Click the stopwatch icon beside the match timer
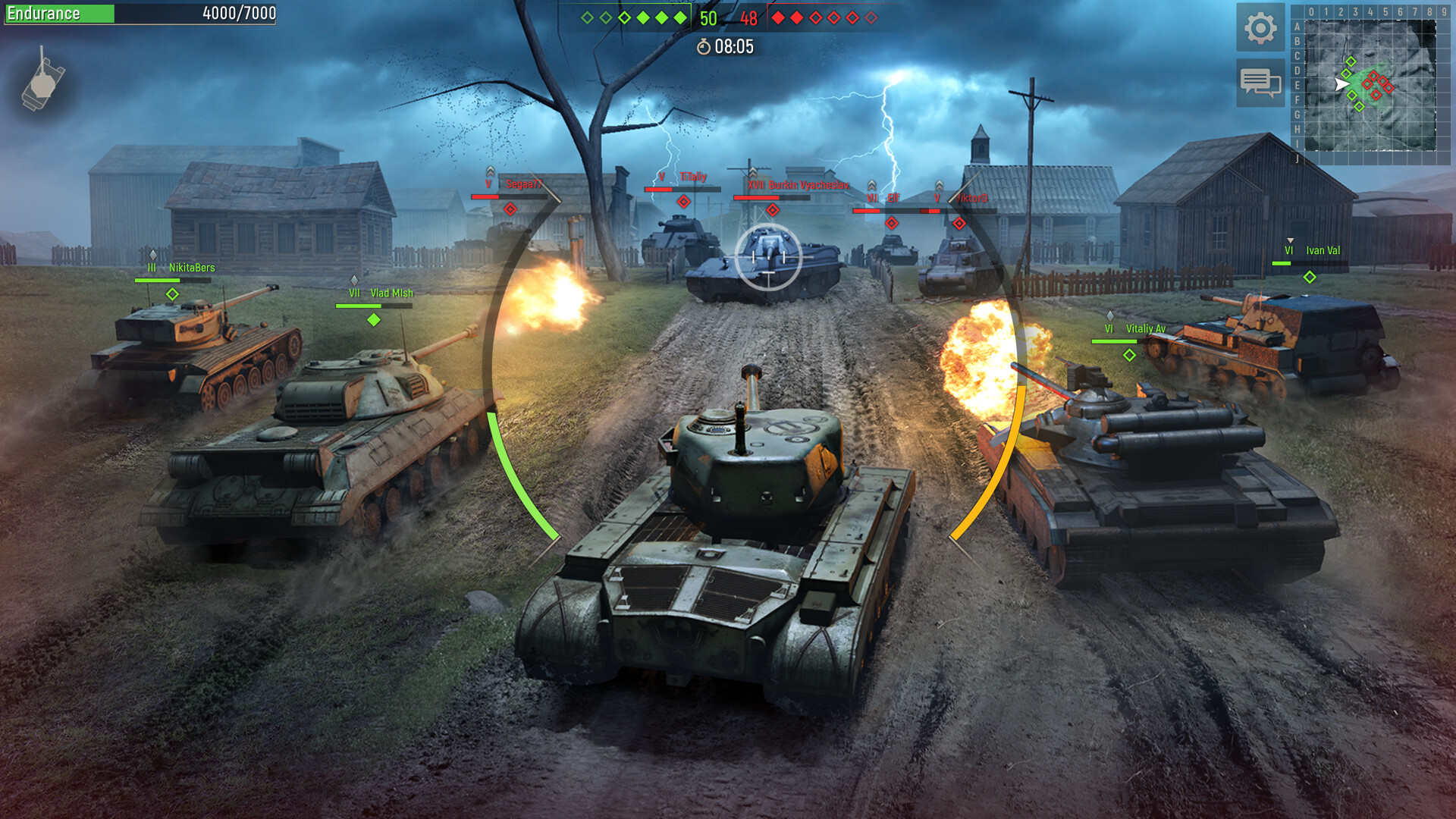Viewport: 1456px width, 819px height. click(702, 45)
